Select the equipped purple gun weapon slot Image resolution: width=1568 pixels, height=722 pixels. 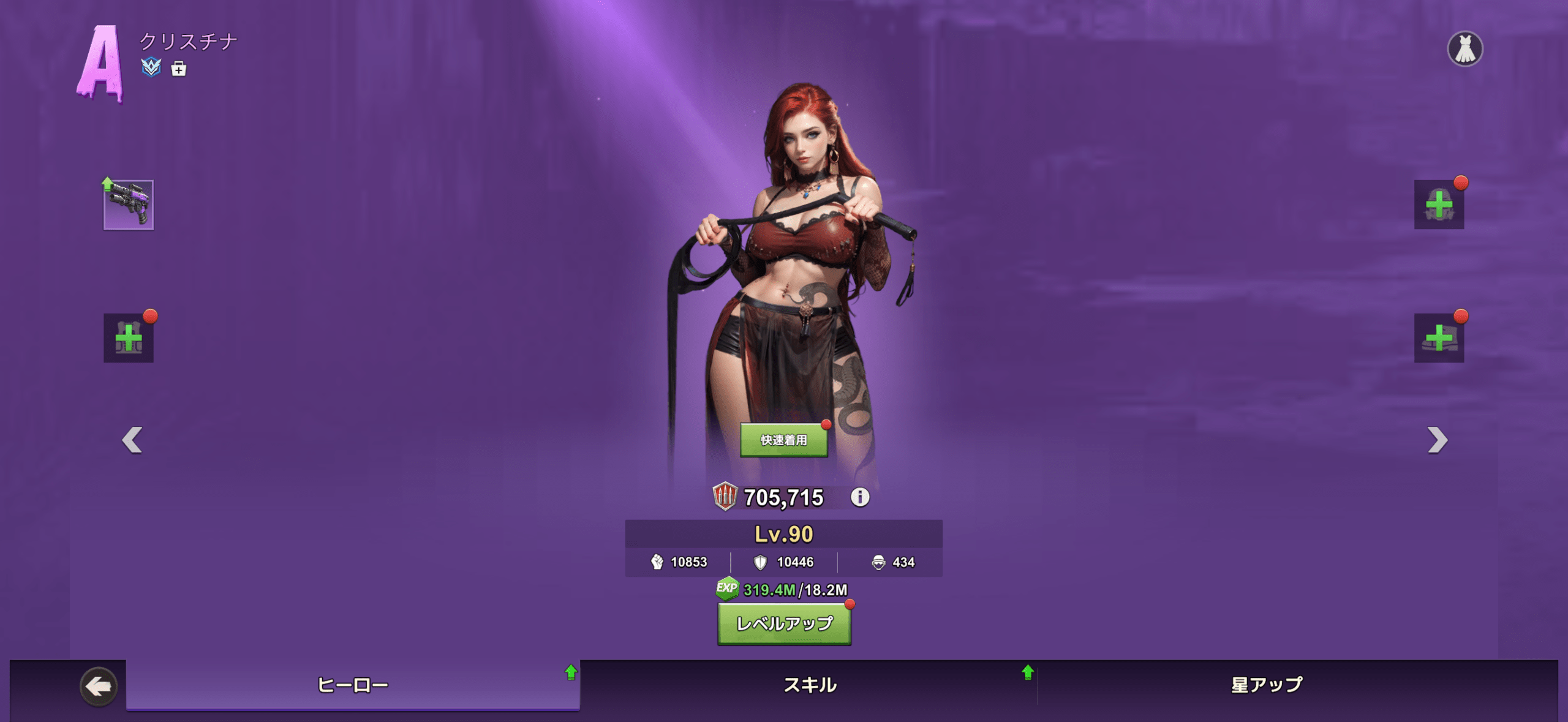click(128, 205)
